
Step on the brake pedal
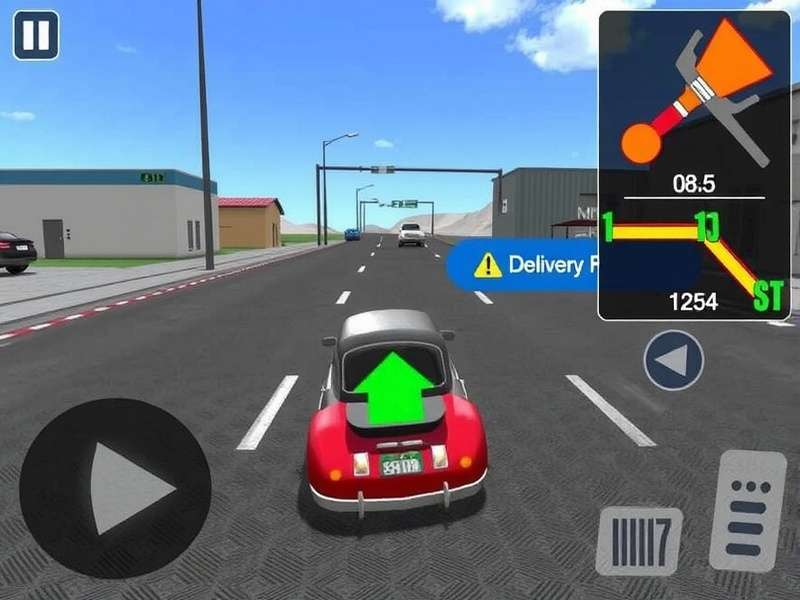pyautogui.click(x=639, y=541)
